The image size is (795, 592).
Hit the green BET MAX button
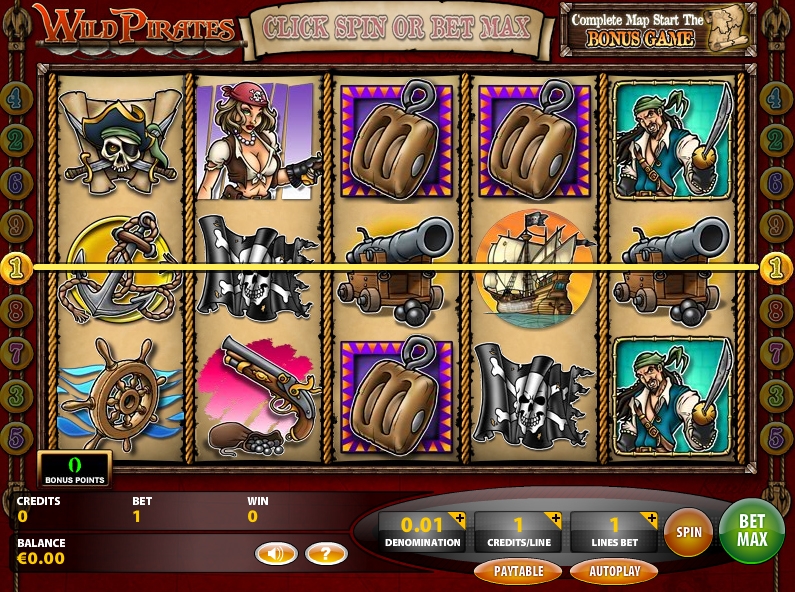point(751,531)
